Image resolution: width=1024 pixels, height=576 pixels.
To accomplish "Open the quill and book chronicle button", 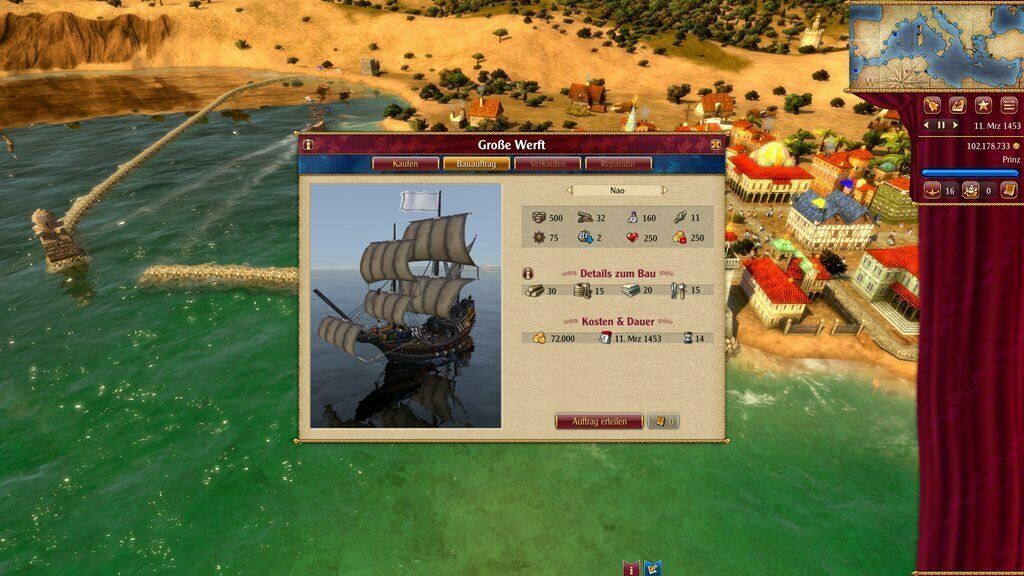I will point(957,105).
